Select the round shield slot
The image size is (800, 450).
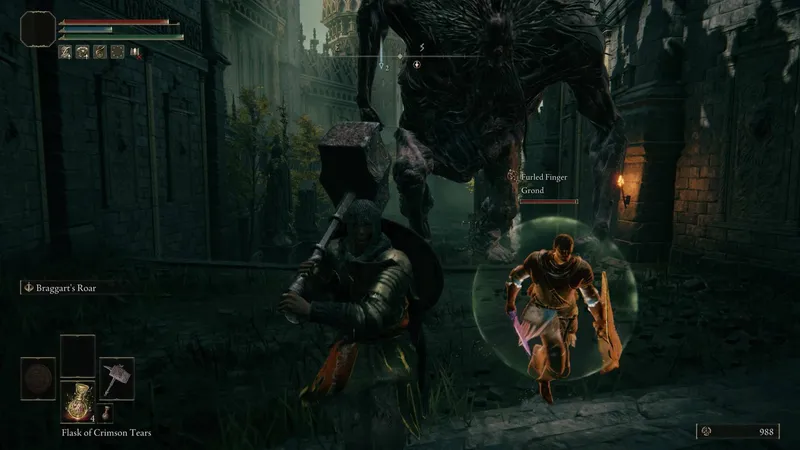point(38,377)
